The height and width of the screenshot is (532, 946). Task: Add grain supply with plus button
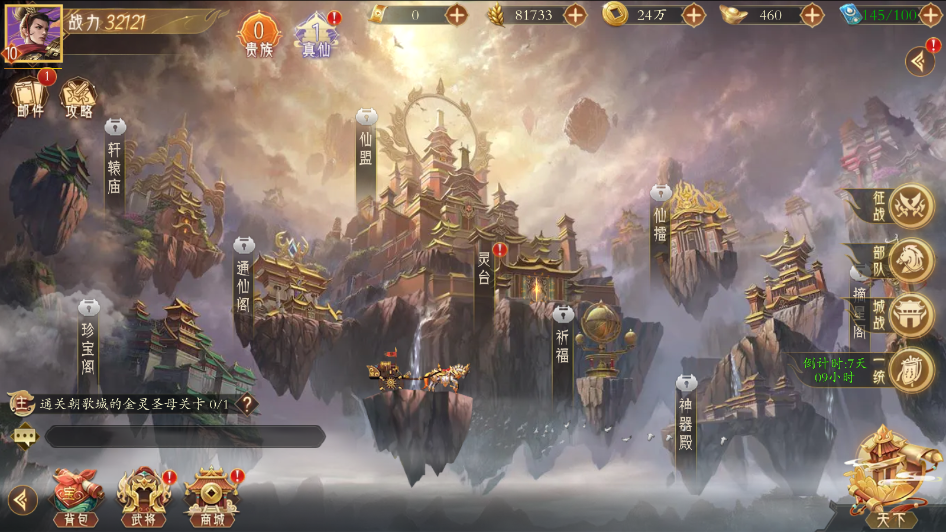point(575,14)
